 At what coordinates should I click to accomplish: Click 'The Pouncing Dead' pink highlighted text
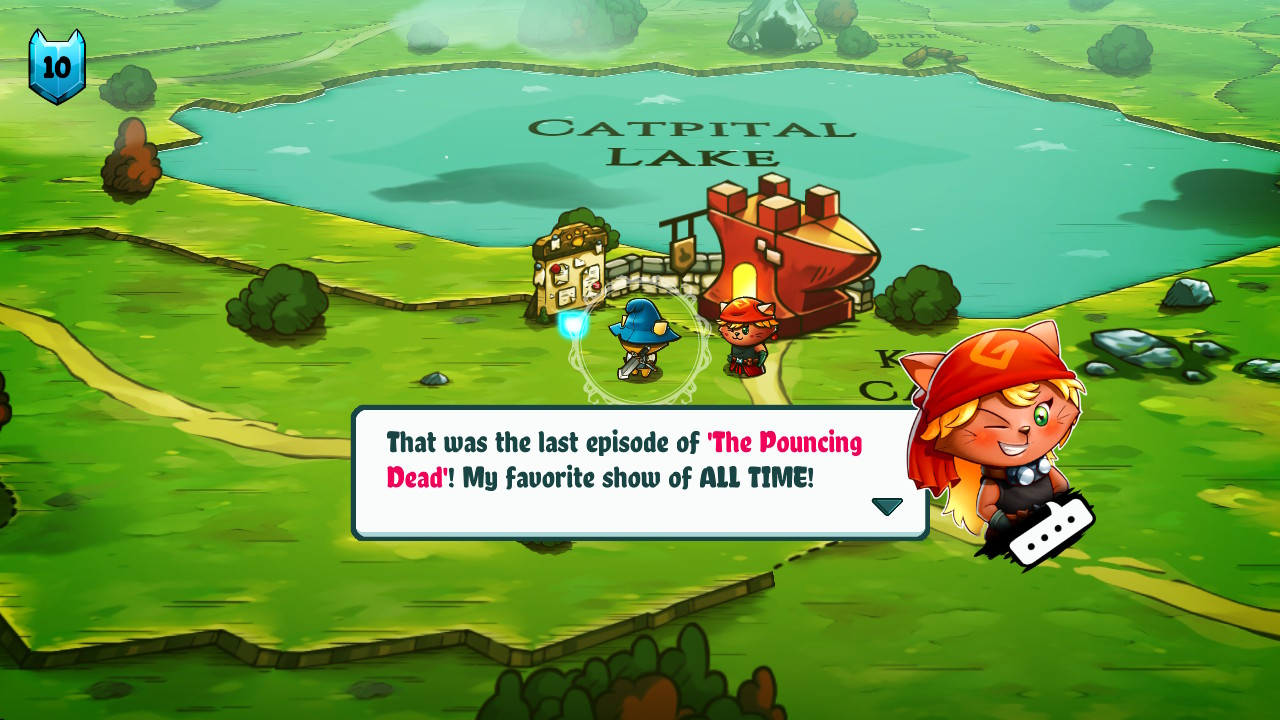point(789,442)
